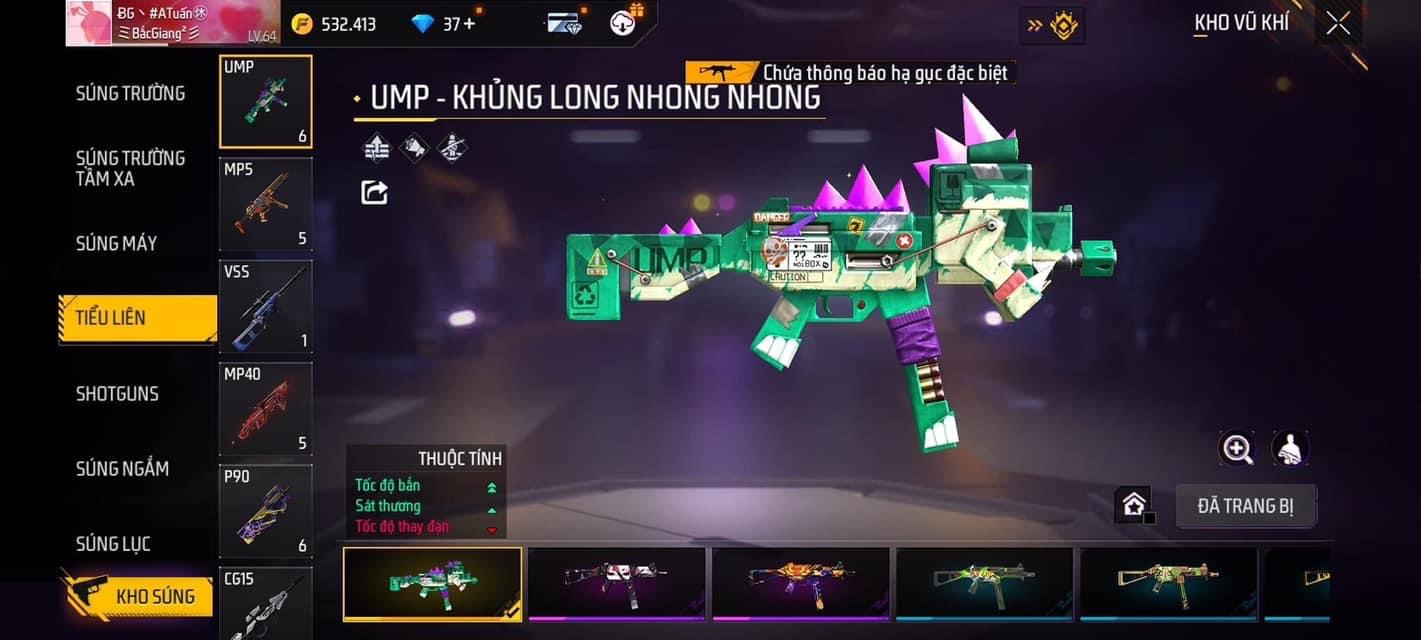Open the Súng Trường Tầm Xa category
1421x640 pixels.
(130, 168)
